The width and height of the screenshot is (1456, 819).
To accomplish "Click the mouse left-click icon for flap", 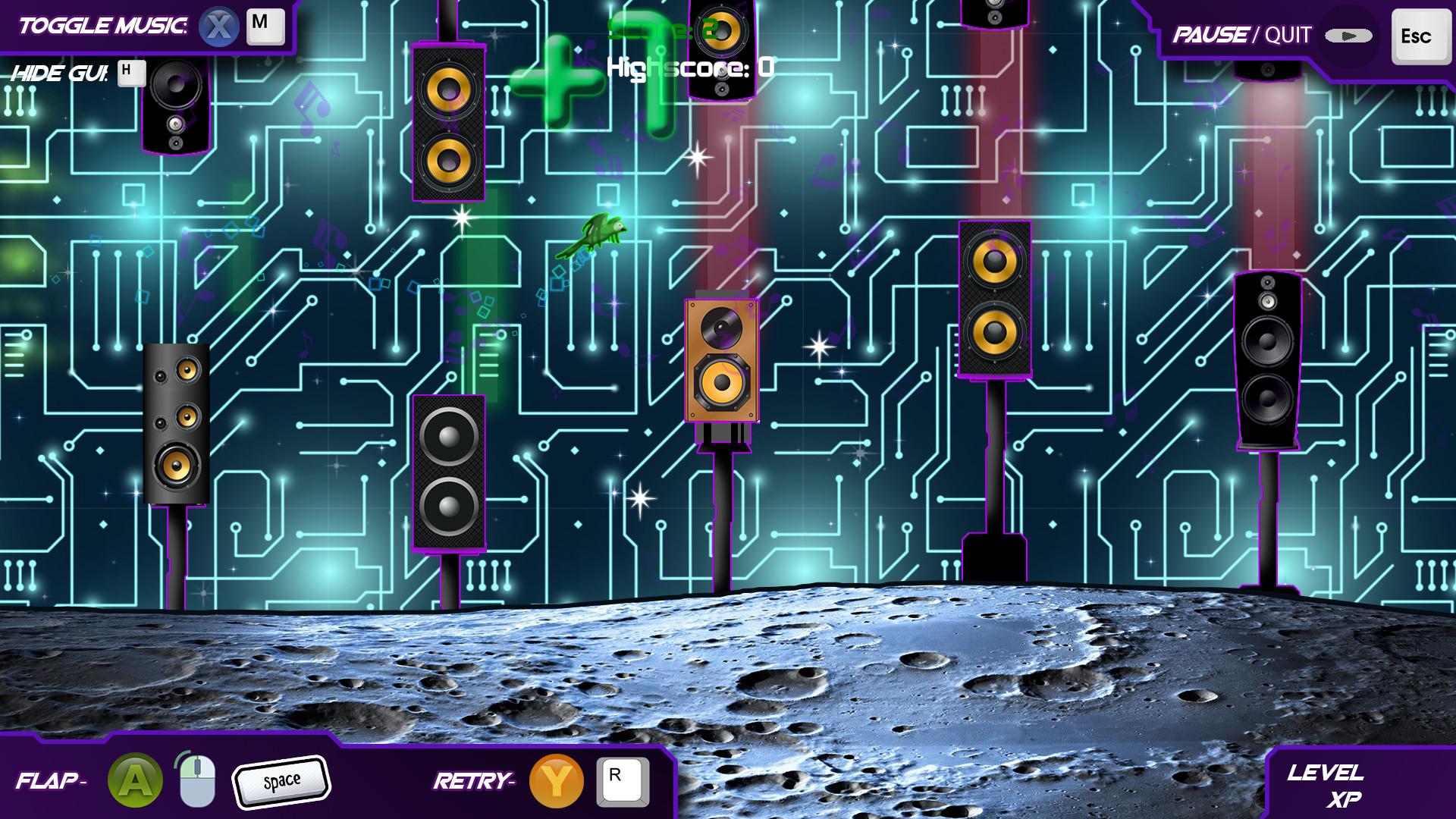I will pos(195,779).
